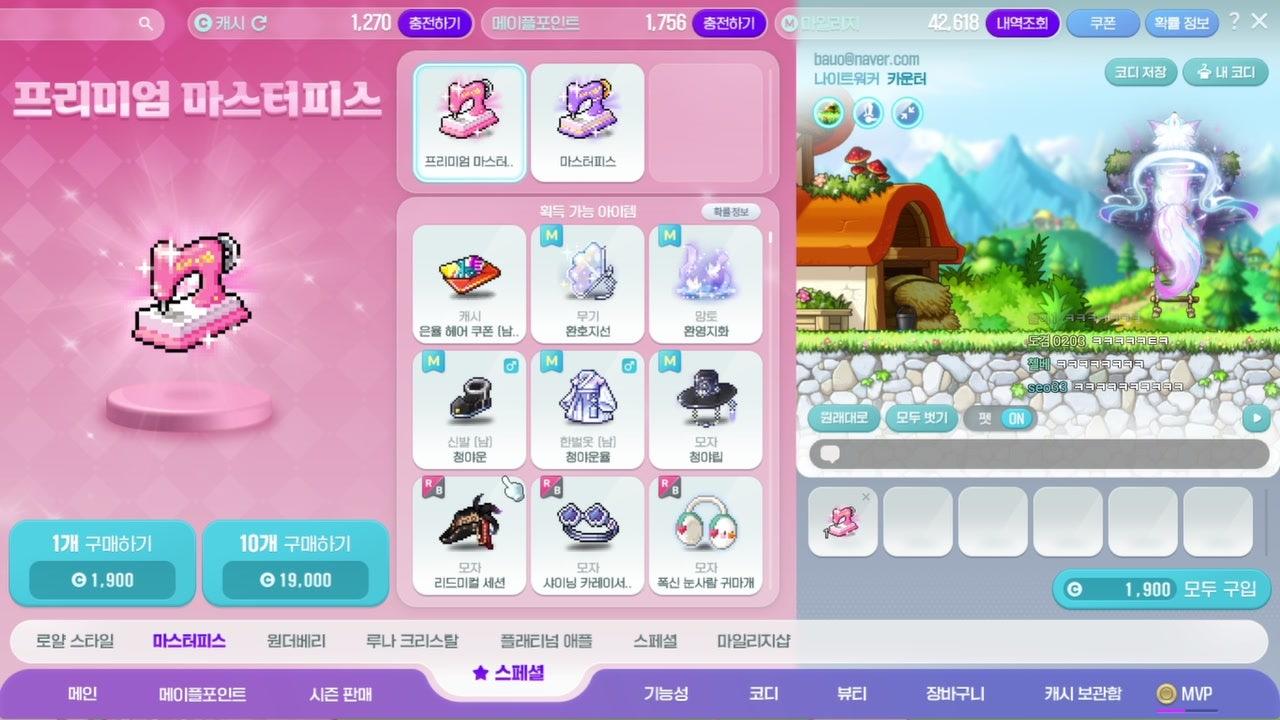Choose 모두 벗기 to remove all outfits

click(x=921, y=419)
